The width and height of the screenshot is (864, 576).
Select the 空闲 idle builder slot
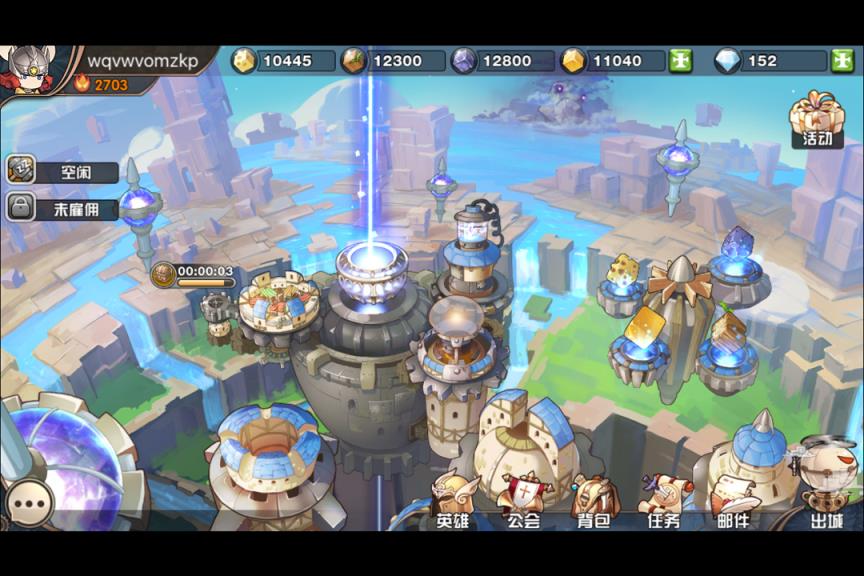coord(63,172)
